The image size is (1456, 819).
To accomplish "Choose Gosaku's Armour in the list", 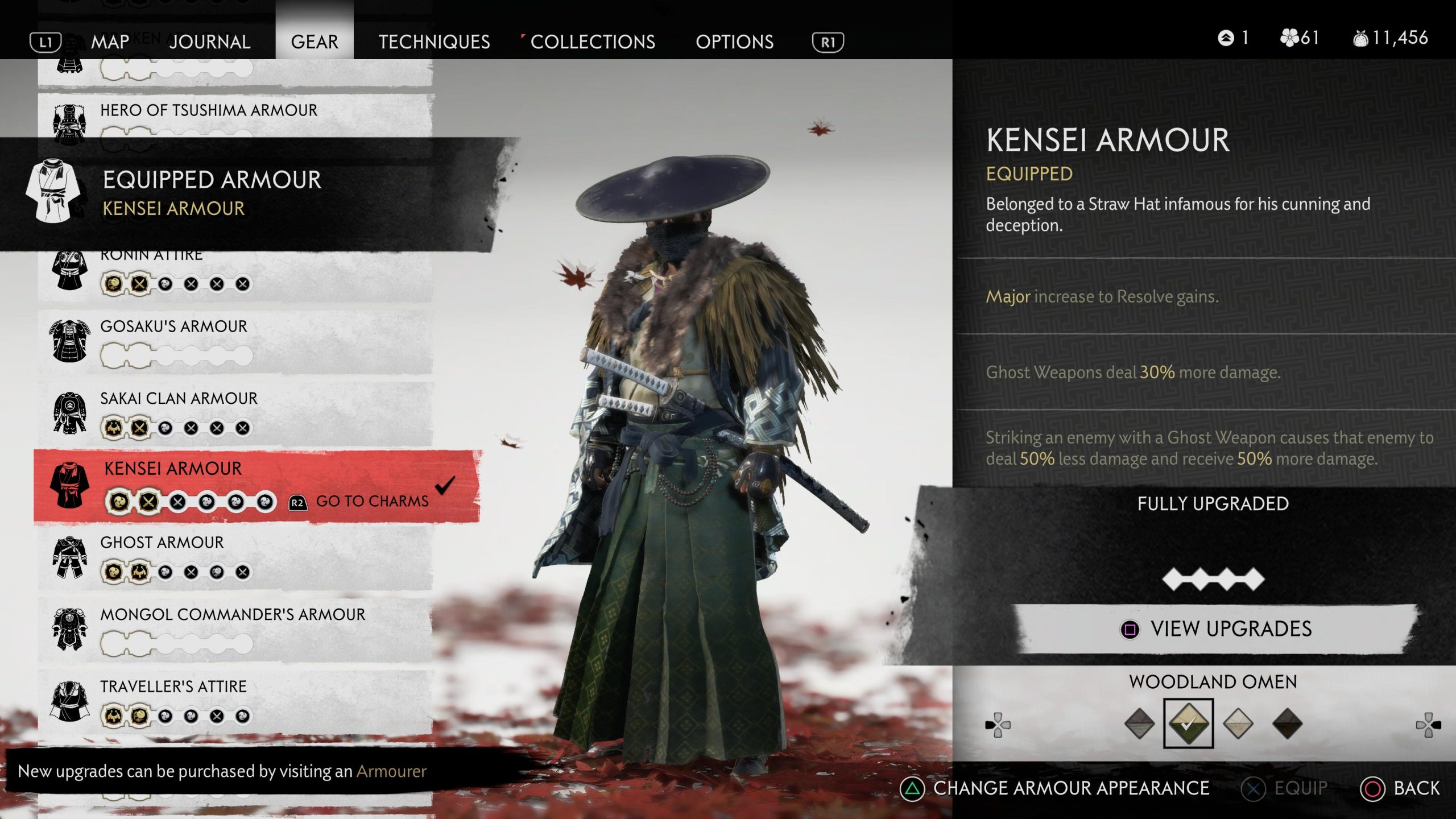I will pos(173,326).
